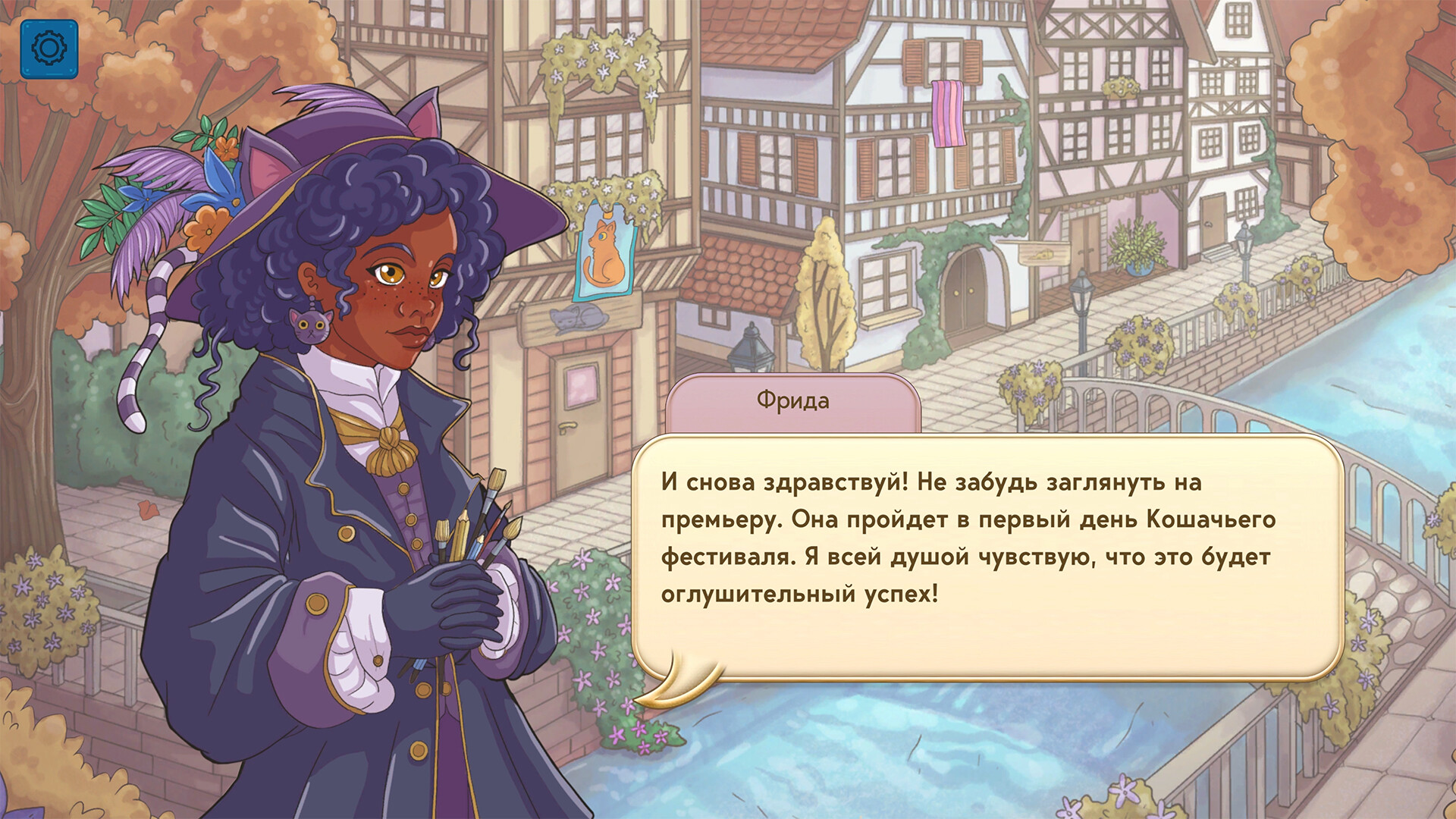Click the gear symbol inside the blue button
This screenshot has height=819, width=1456.
tap(49, 49)
